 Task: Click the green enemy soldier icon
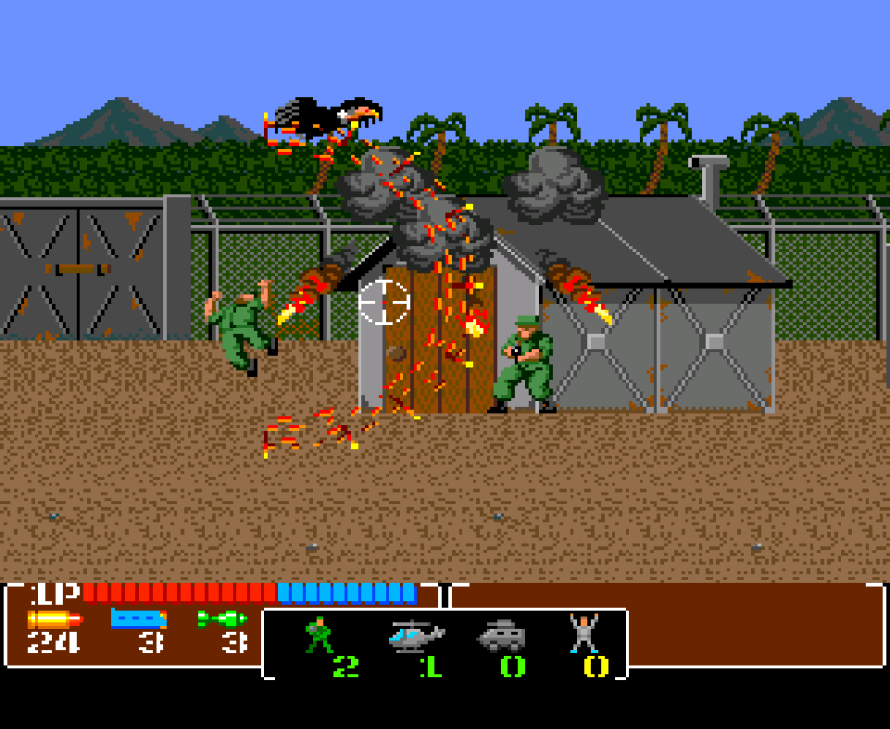[319, 635]
